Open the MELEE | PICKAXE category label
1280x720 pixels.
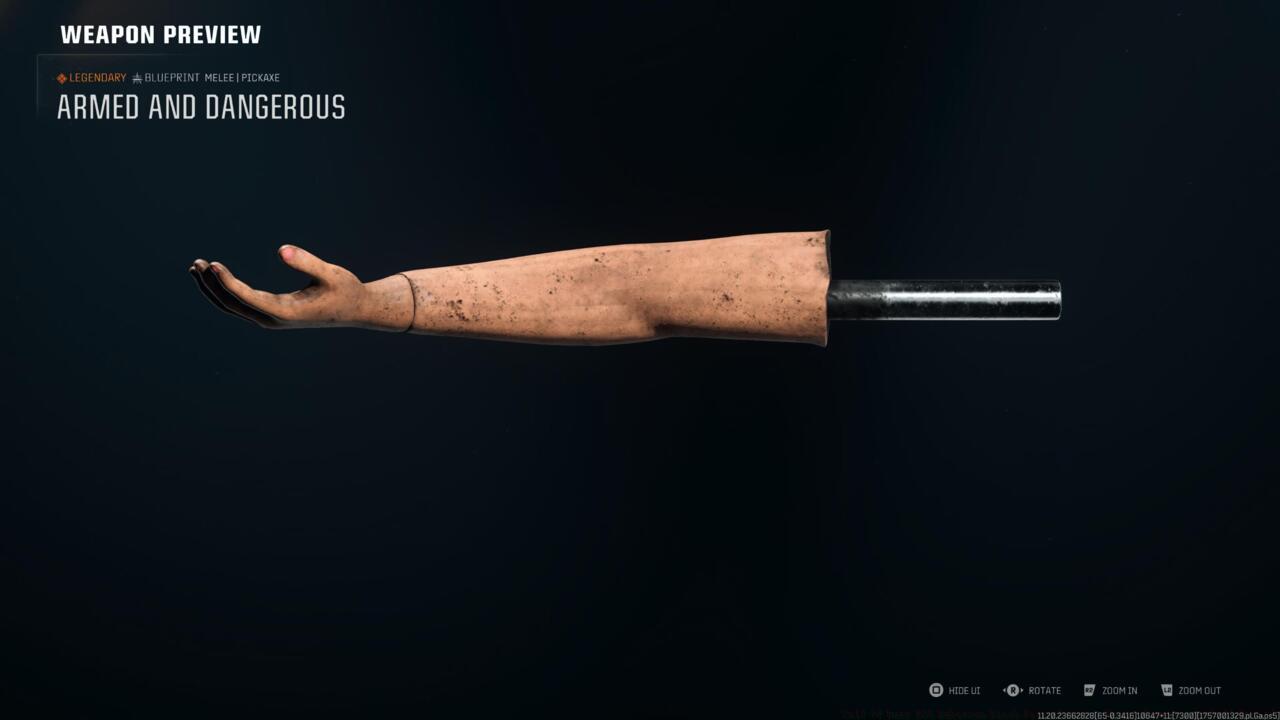tap(241, 77)
